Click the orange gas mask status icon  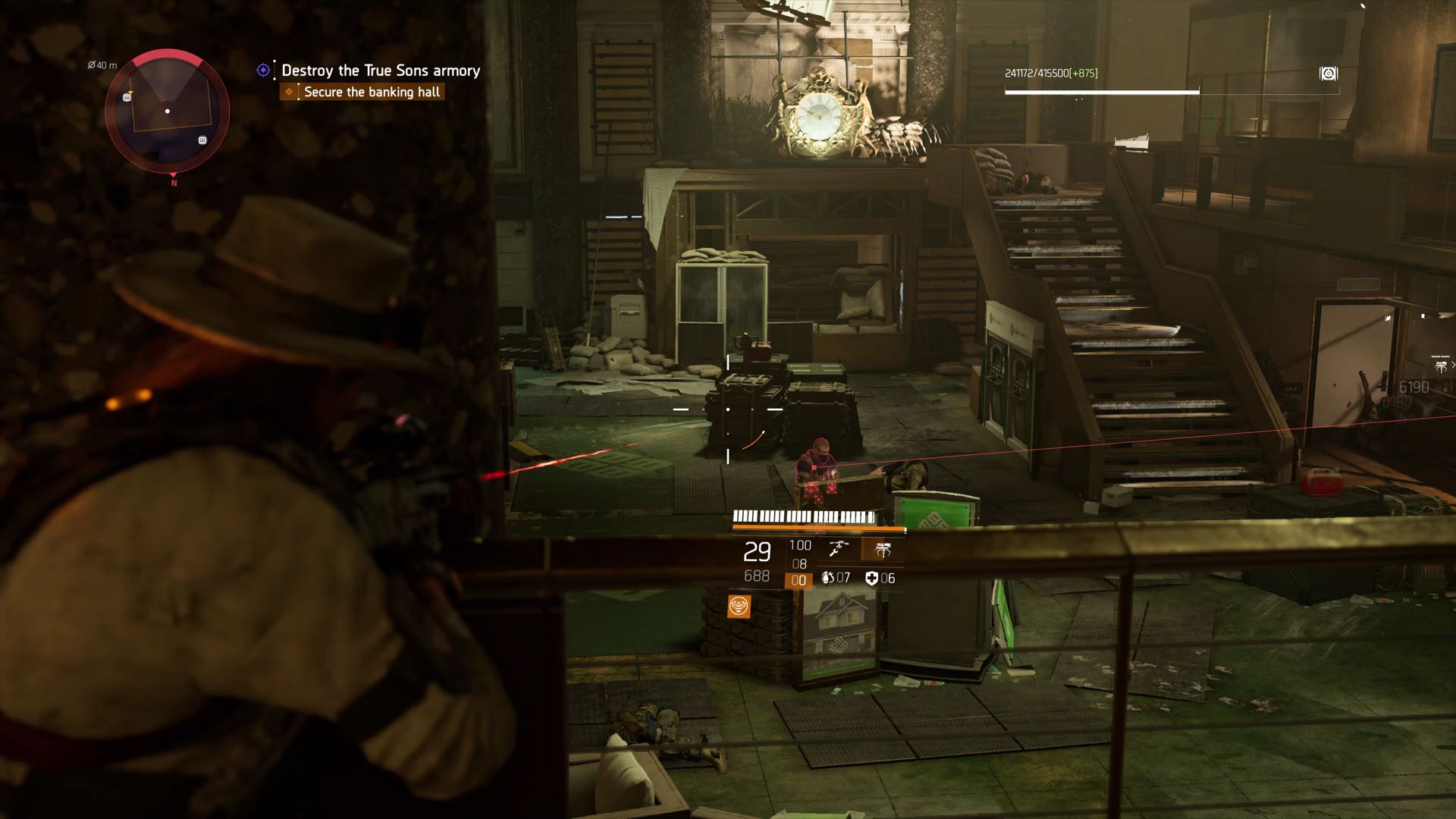[739, 606]
